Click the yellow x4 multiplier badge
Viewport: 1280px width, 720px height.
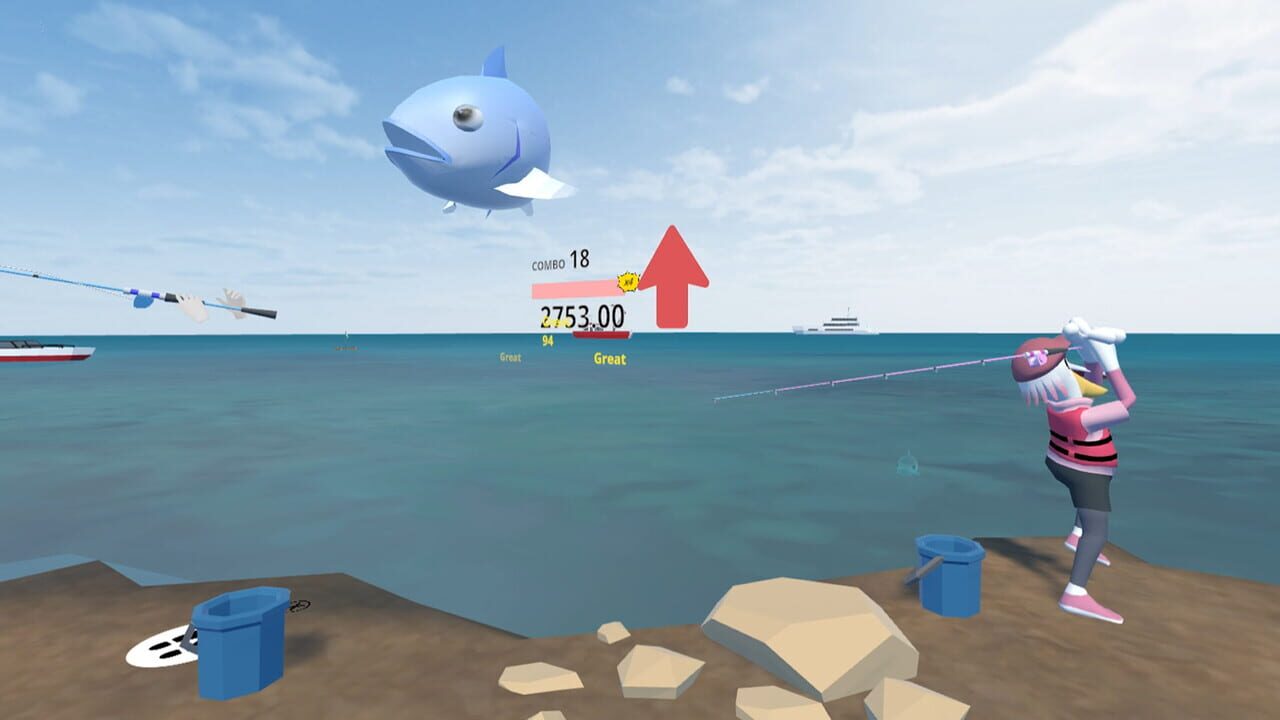(626, 283)
